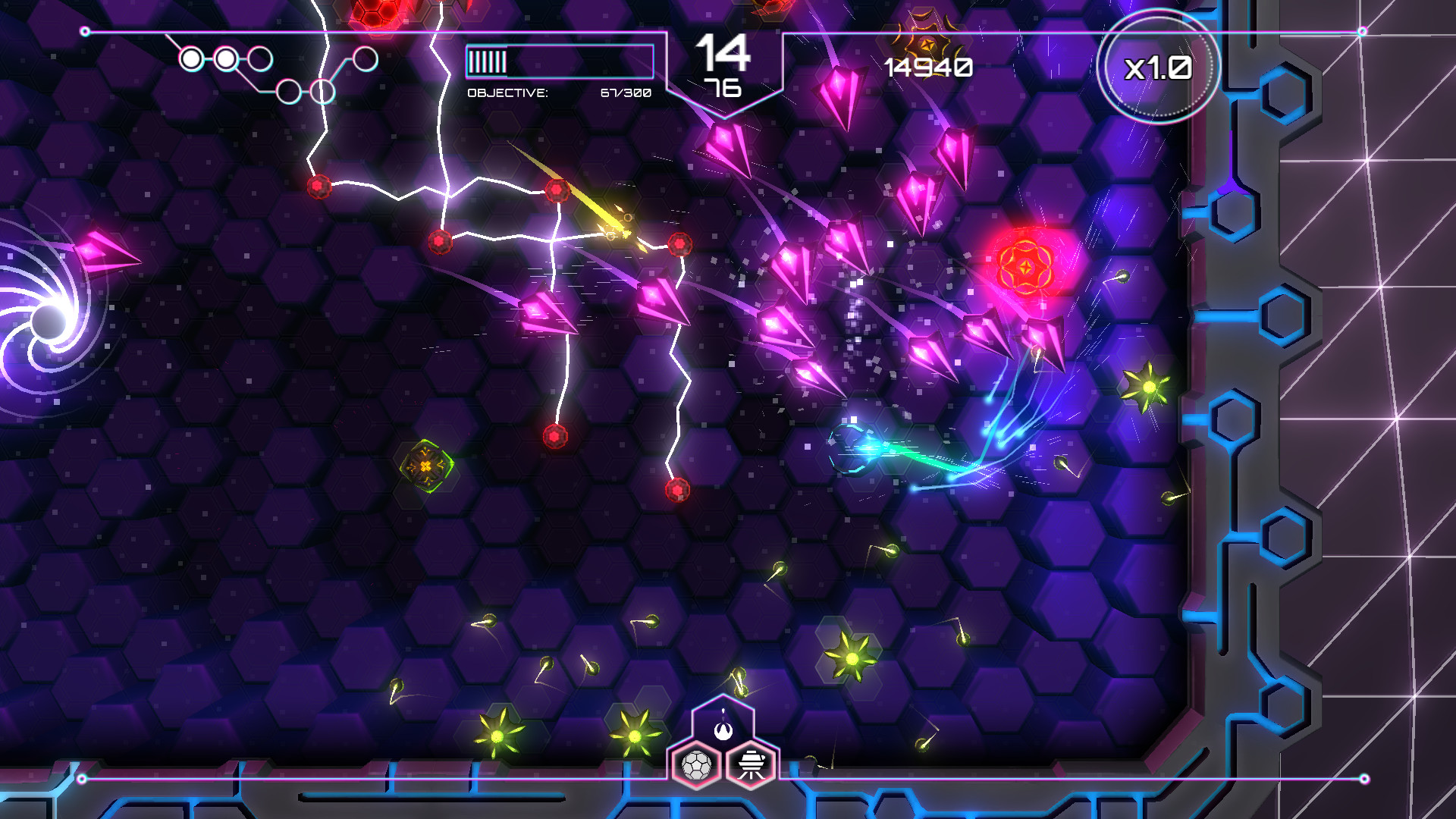The width and height of the screenshot is (1456, 819).
Task: Open the x1.0 multiplier ring display
Action: pos(1159,68)
